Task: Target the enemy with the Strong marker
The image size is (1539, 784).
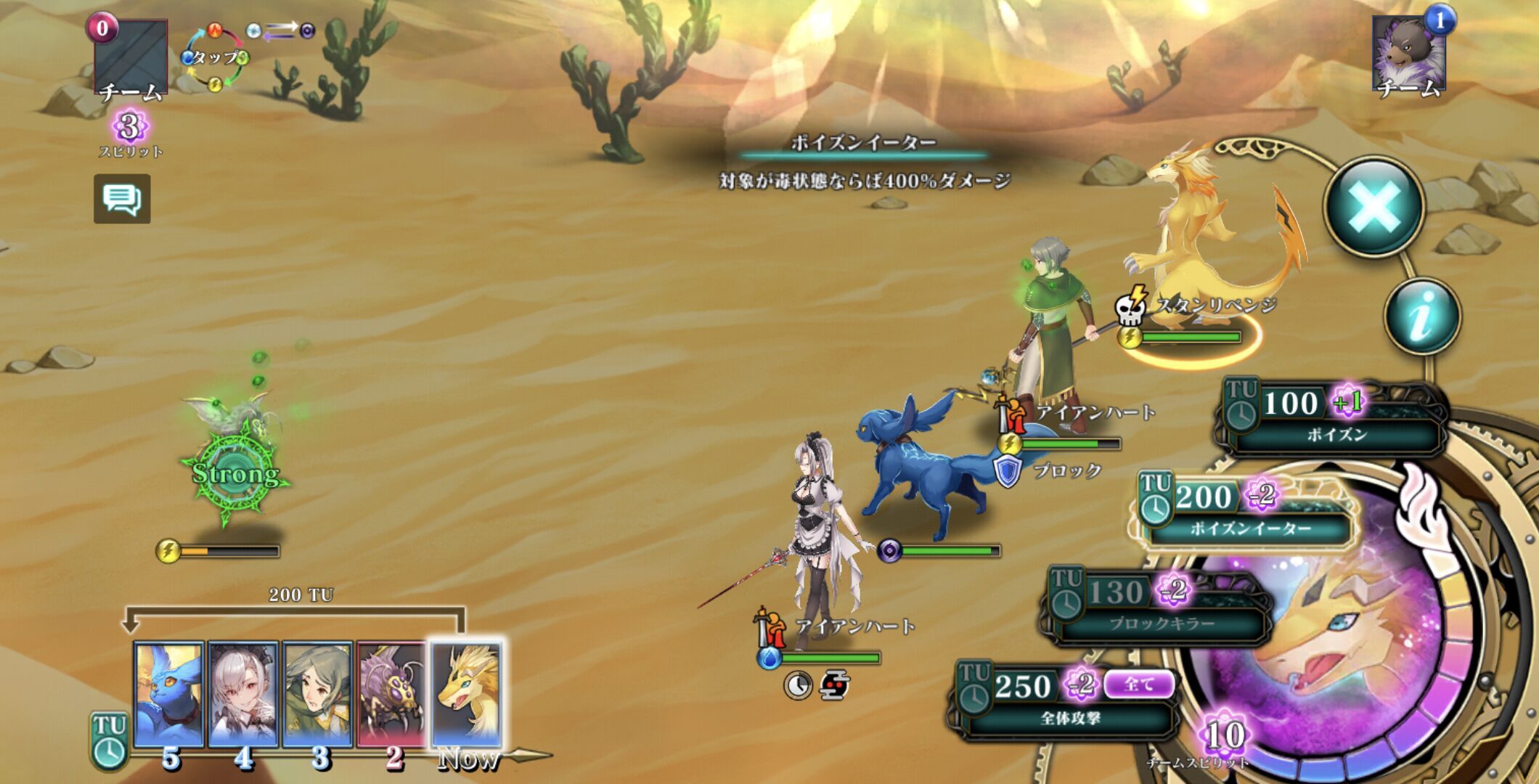Action: tap(232, 465)
